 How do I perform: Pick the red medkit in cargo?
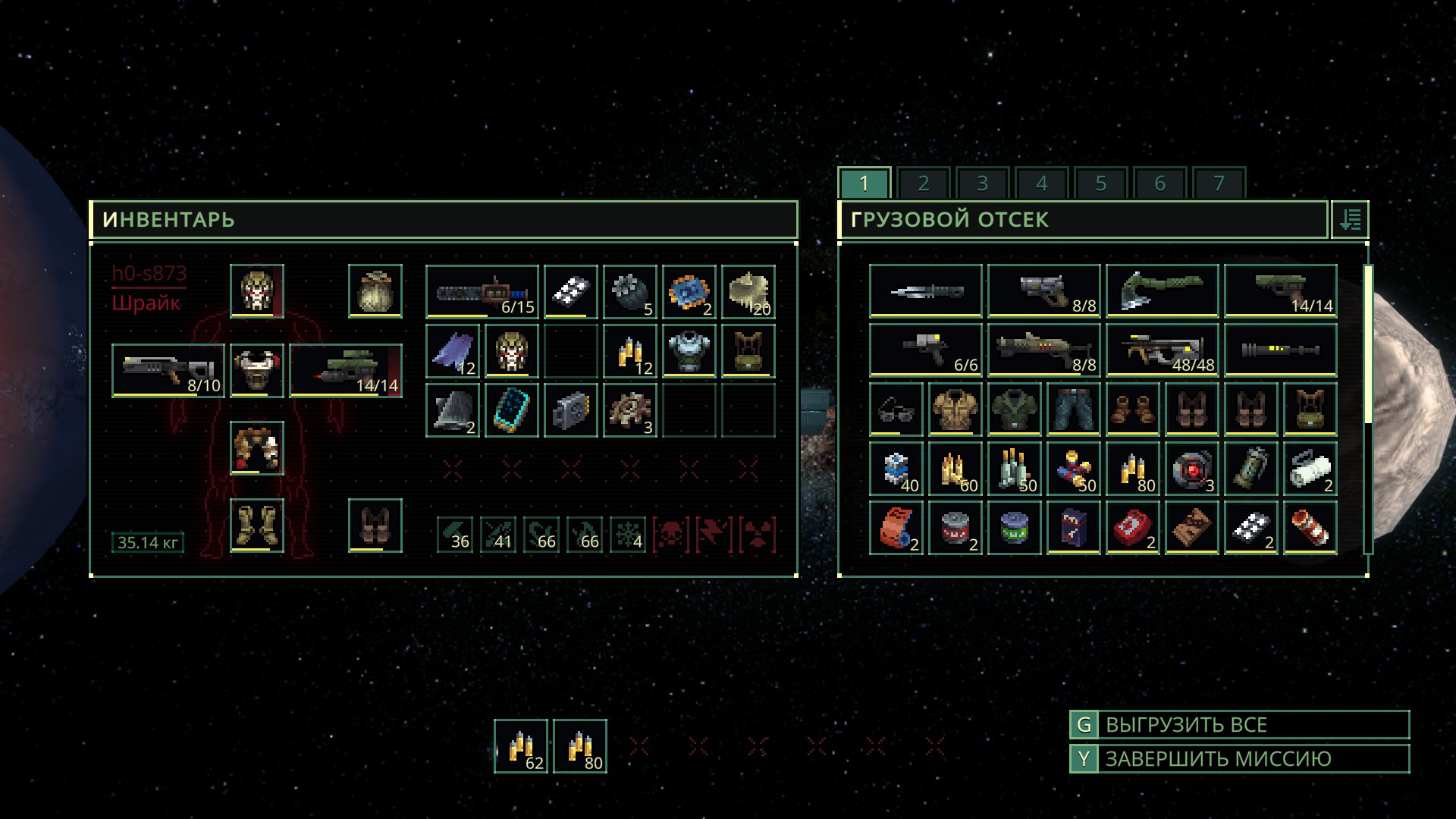1133,528
